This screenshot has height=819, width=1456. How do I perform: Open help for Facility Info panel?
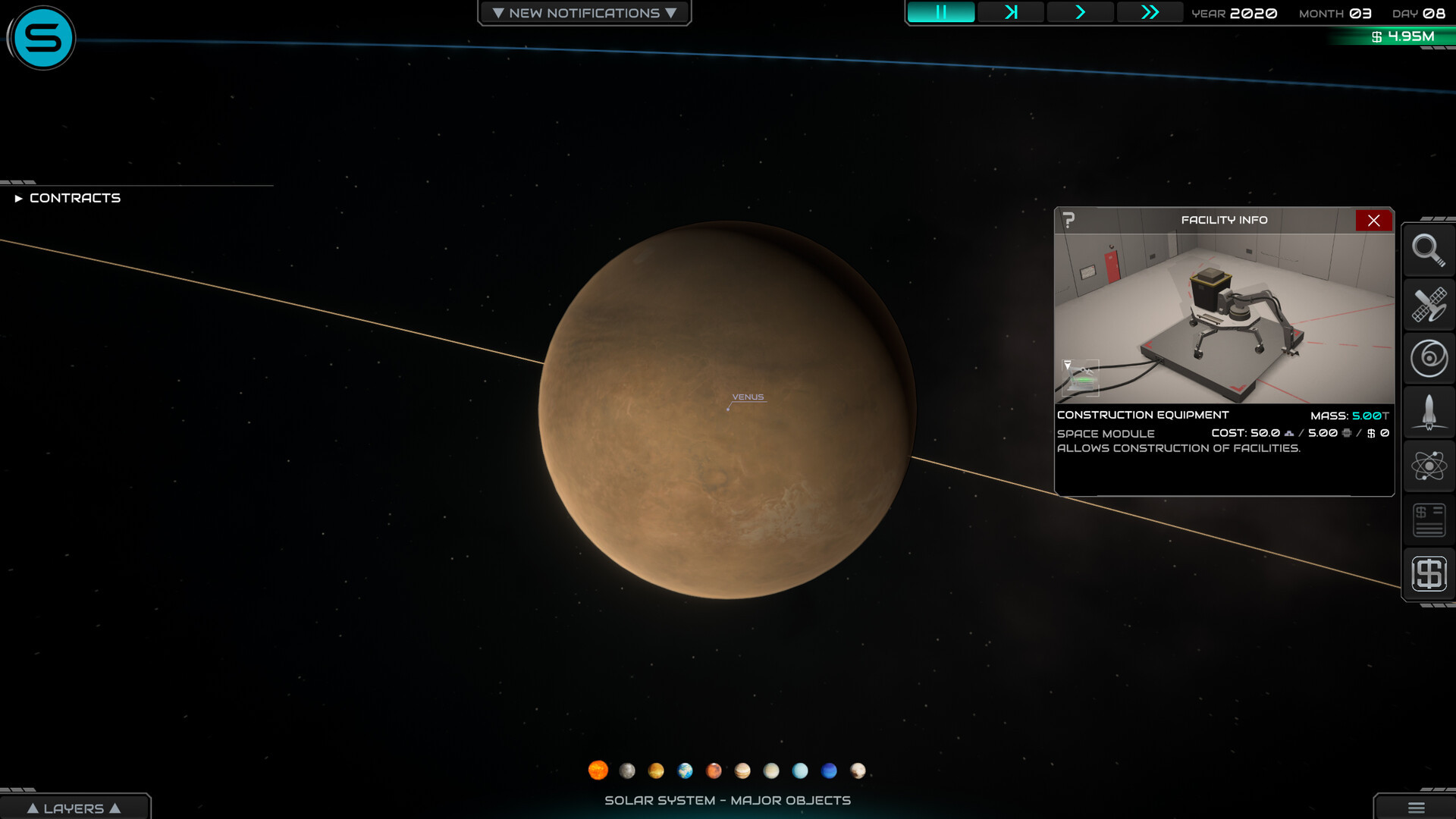[x=1068, y=220]
